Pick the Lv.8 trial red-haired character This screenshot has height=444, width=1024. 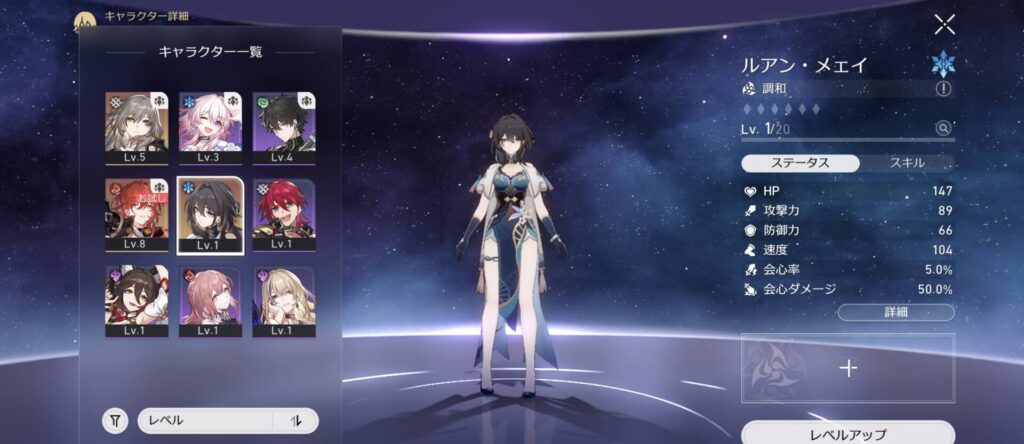(x=136, y=214)
